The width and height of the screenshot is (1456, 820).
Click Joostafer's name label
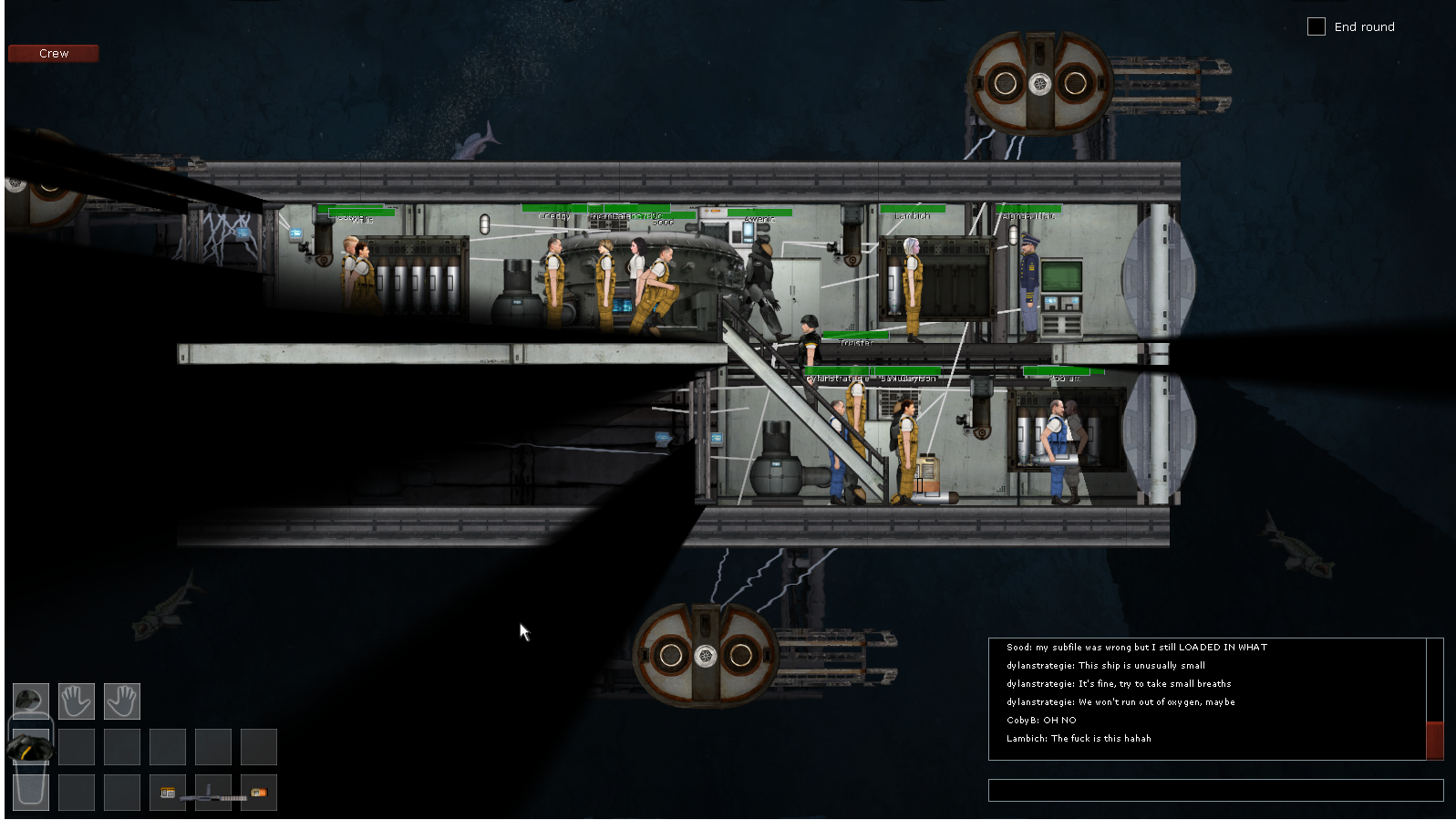click(856, 343)
